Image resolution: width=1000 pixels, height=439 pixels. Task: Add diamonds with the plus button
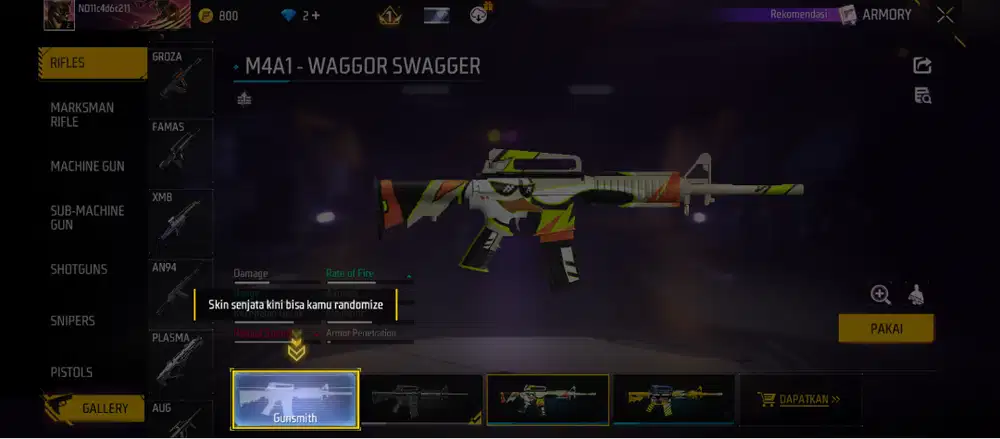pyautogui.click(x=315, y=16)
